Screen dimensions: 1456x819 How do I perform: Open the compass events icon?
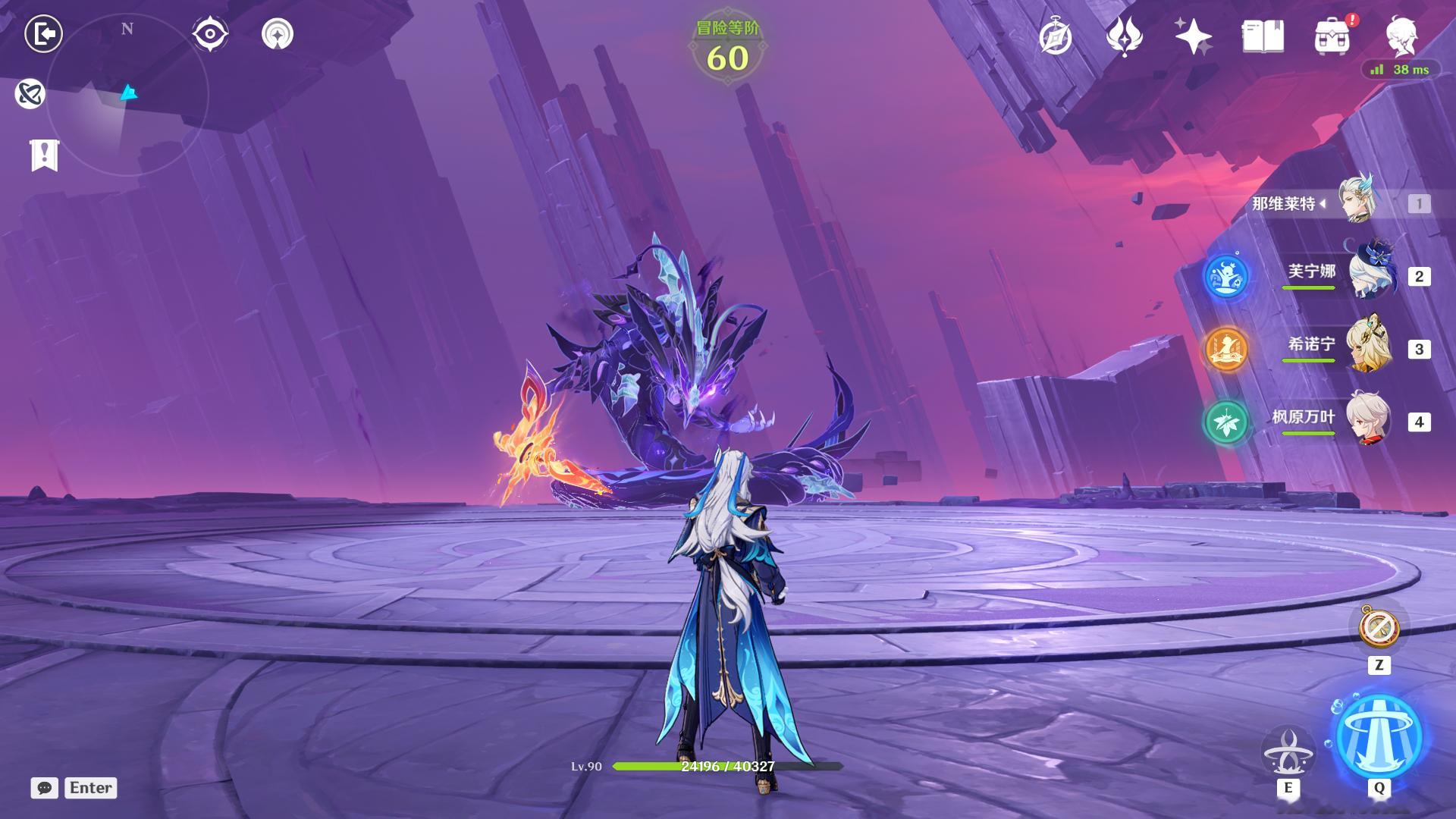point(1056,36)
